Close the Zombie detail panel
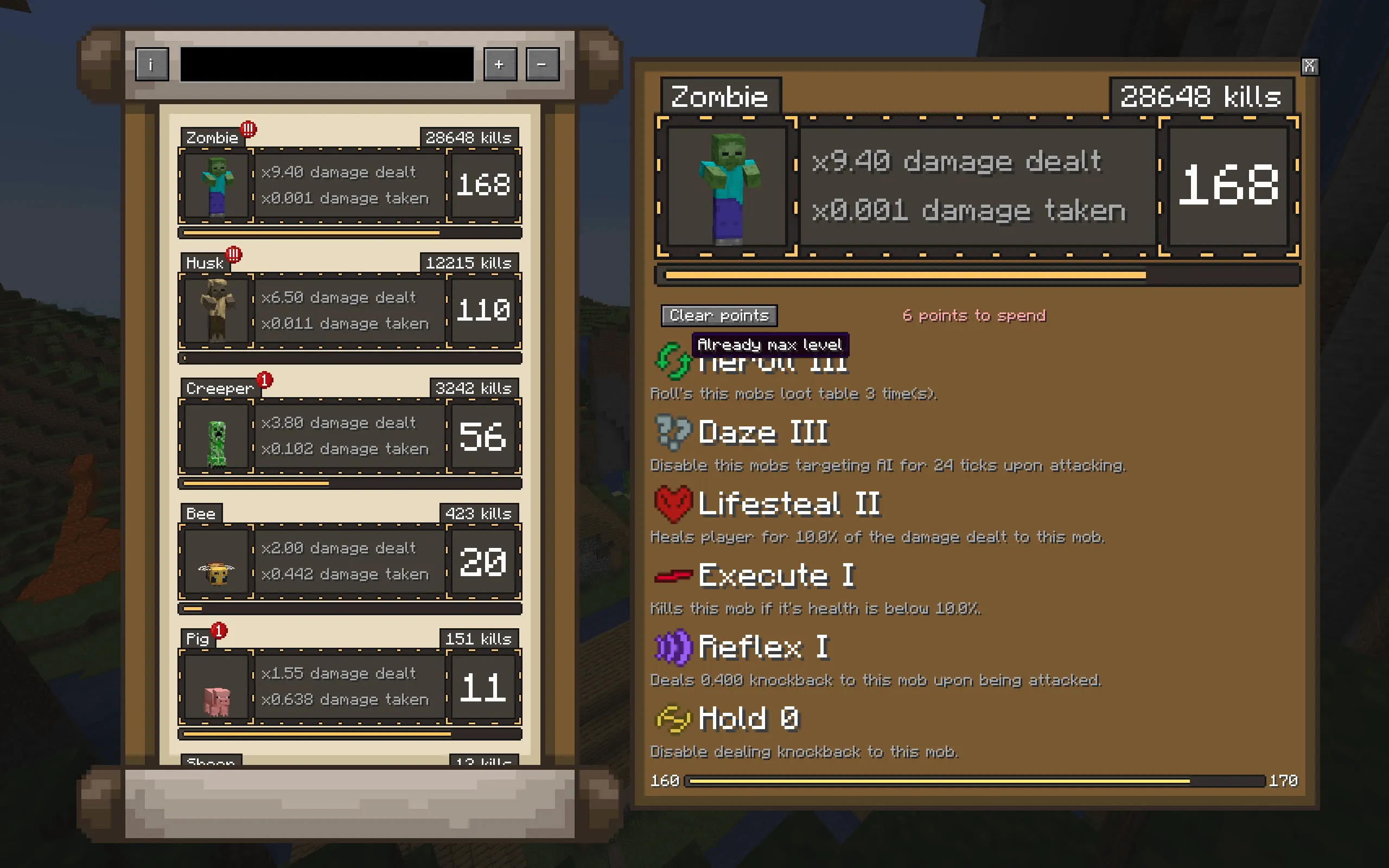The height and width of the screenshot is (868, 1389). 1310,66
